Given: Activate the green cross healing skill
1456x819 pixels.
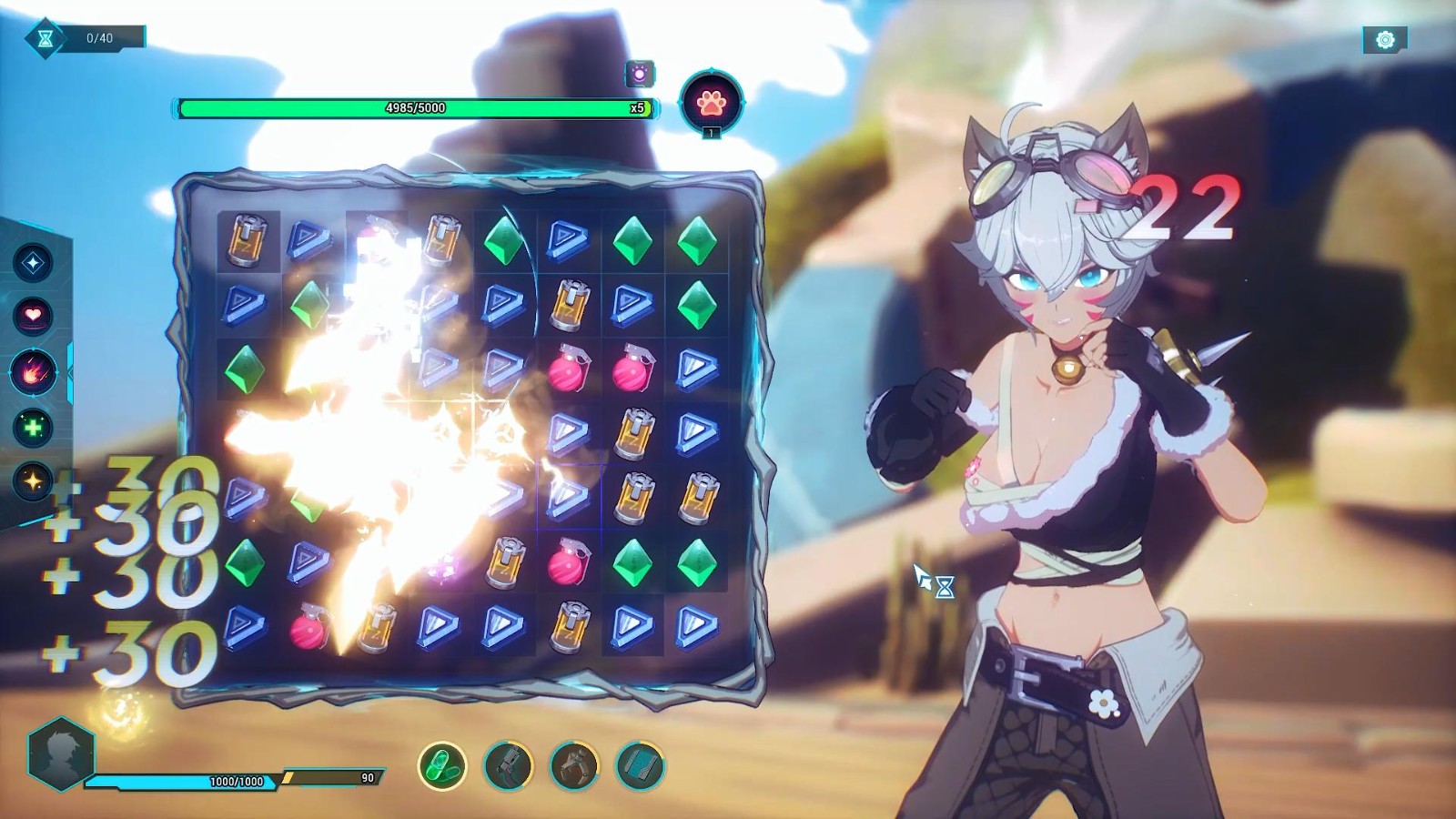Looking at the screenshot, I should pyautogui.click(x=33, y=427).
